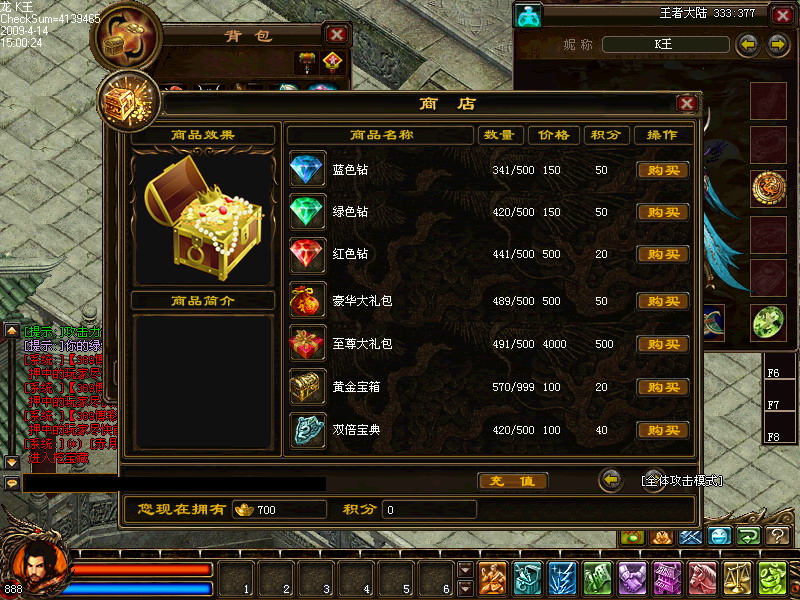Purchase the 豪华大礼包 gift bag
The height and width of the screenshot is (600, 800).
[x=663, y=301]
